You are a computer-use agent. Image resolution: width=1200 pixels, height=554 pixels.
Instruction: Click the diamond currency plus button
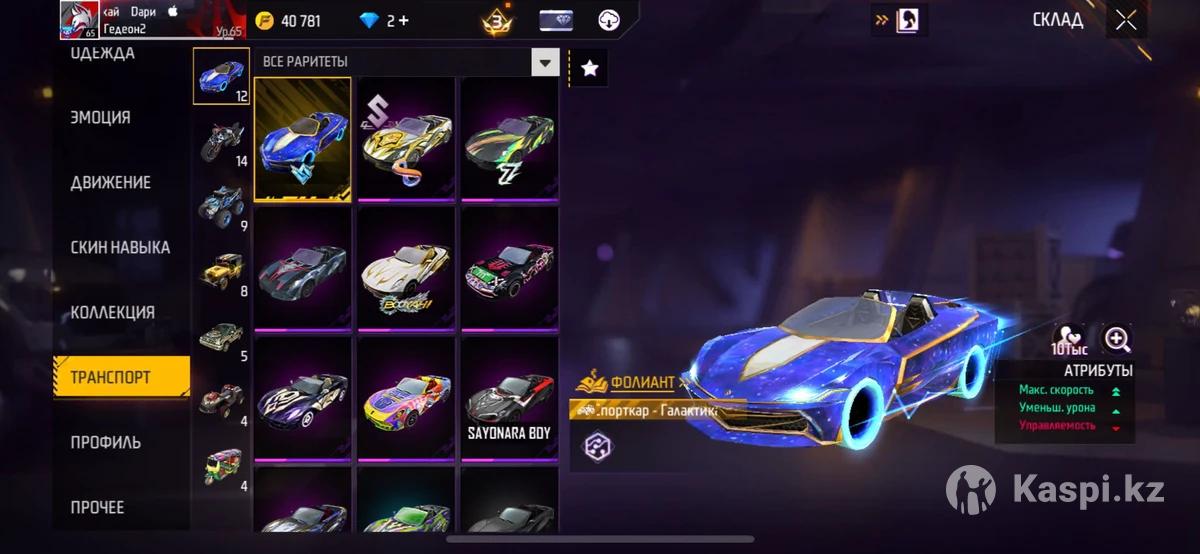click(x=403, y=20)
